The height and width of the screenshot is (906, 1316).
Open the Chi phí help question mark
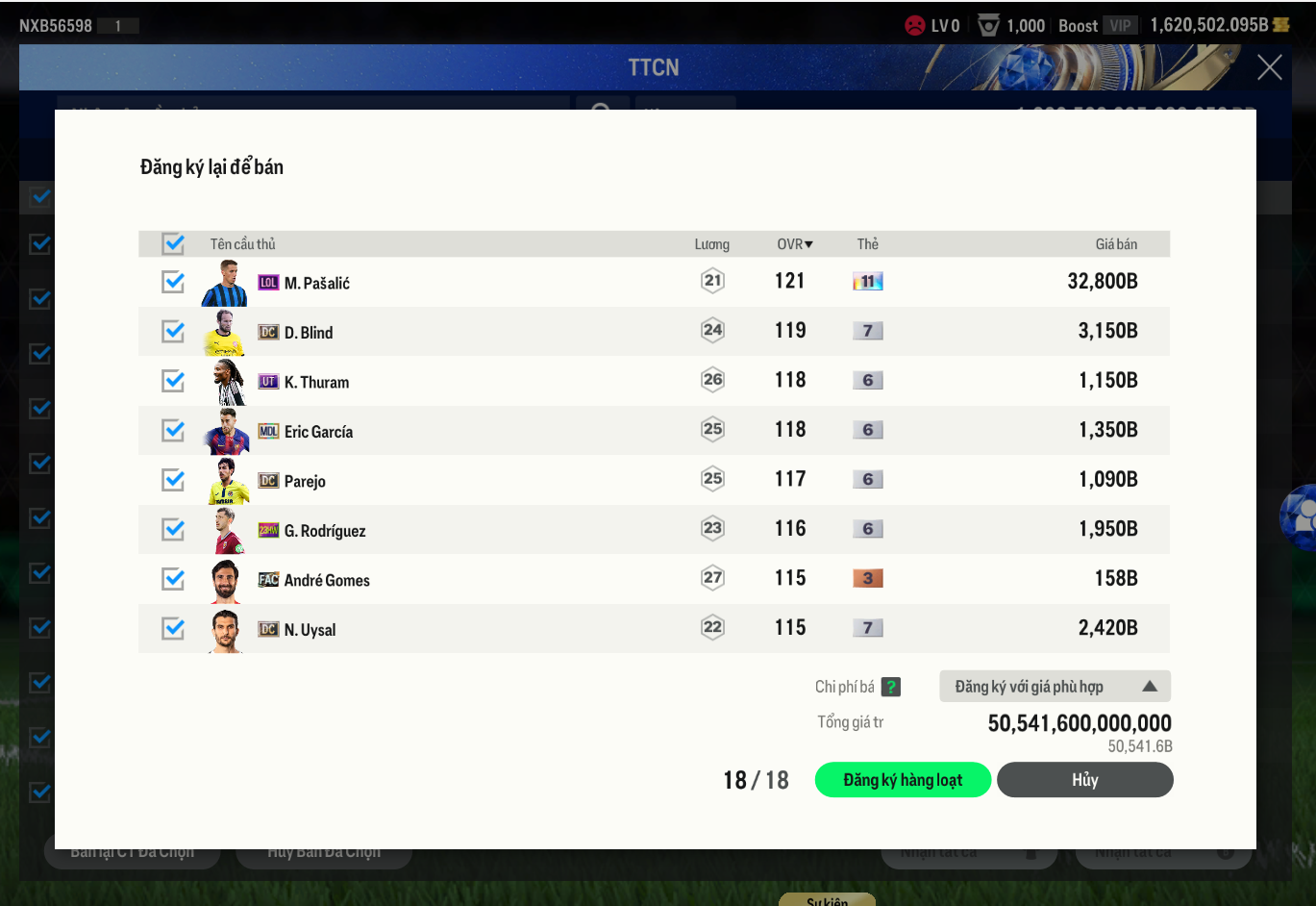891,687
